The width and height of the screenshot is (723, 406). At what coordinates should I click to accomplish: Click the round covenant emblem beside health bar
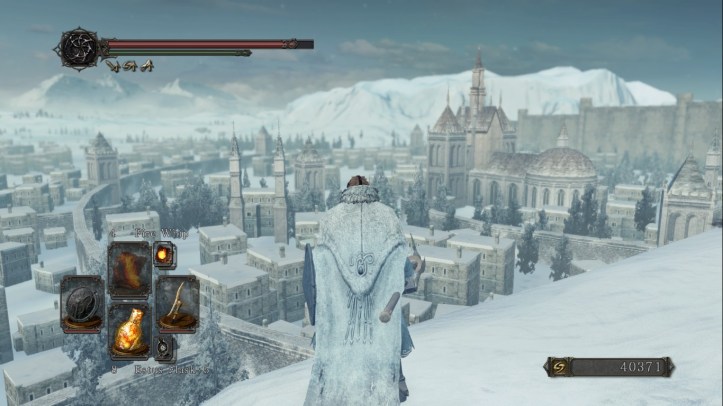pyautogui.click(x=77, y=46)
